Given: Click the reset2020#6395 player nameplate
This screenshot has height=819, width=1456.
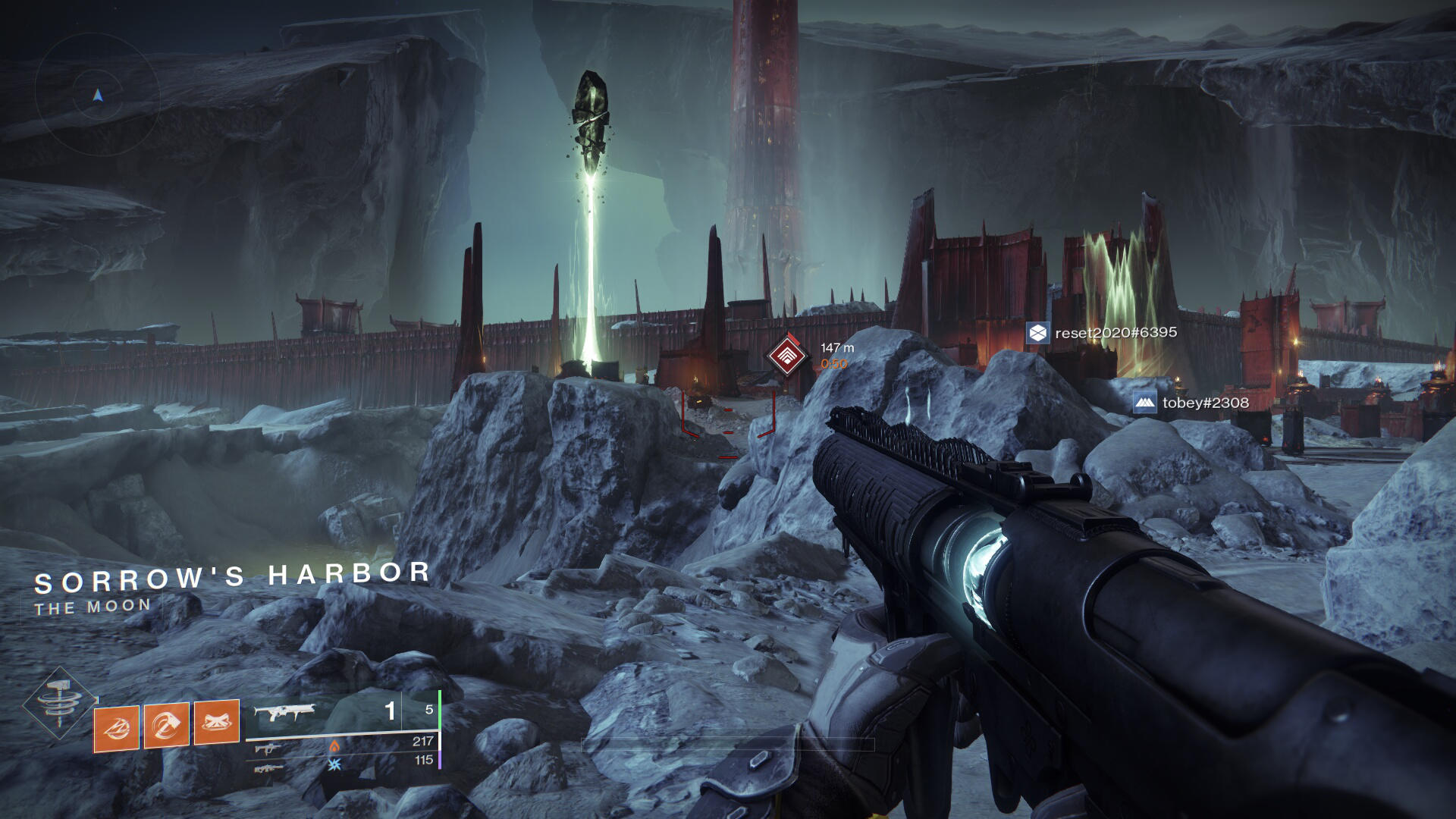Looking at the screenshot, I should pos(1102,333).
